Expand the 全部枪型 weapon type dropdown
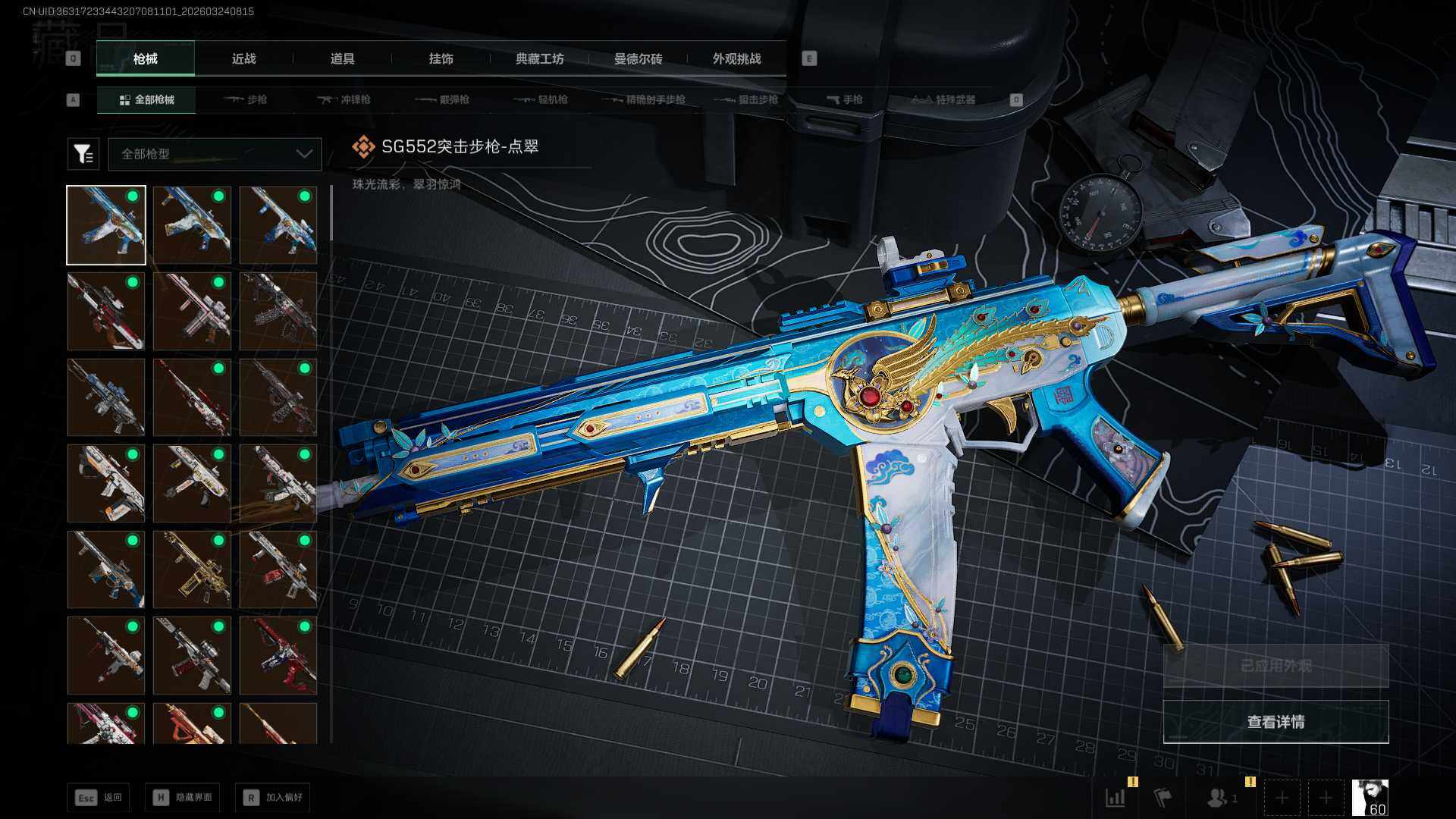The width and height of the screenshot is (1456, 819). [x=215, y=154]
